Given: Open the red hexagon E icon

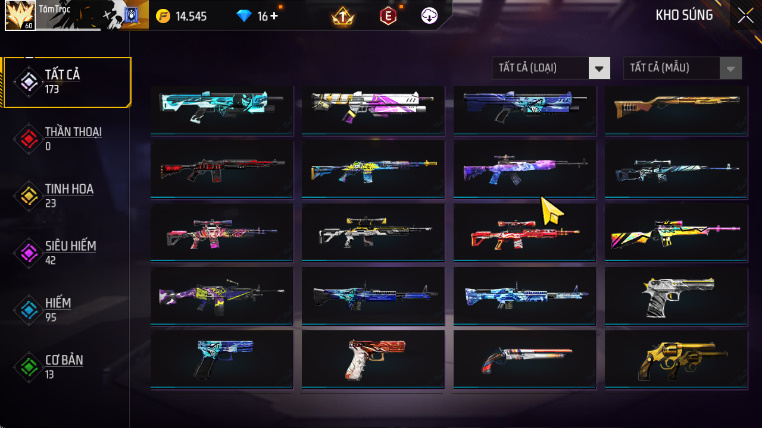Looking at the screenshot, I should pyautogui.click(x=388, y=16).
